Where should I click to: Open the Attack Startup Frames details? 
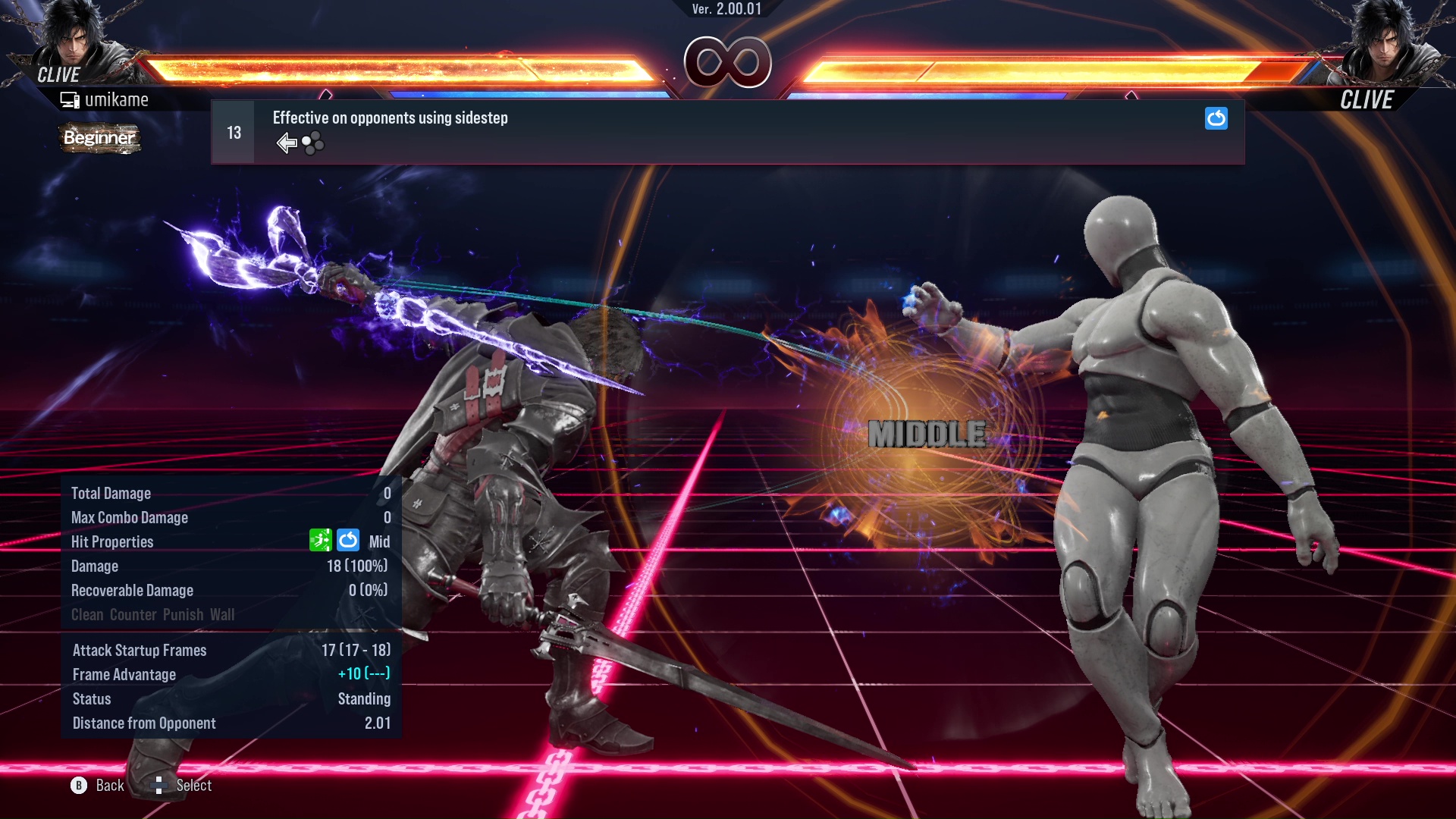tap(140, 650)
